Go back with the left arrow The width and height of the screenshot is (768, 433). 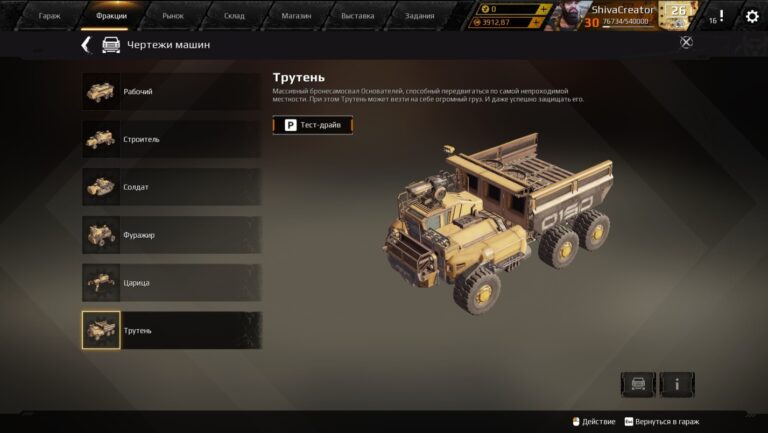click(x=86, y=45)
